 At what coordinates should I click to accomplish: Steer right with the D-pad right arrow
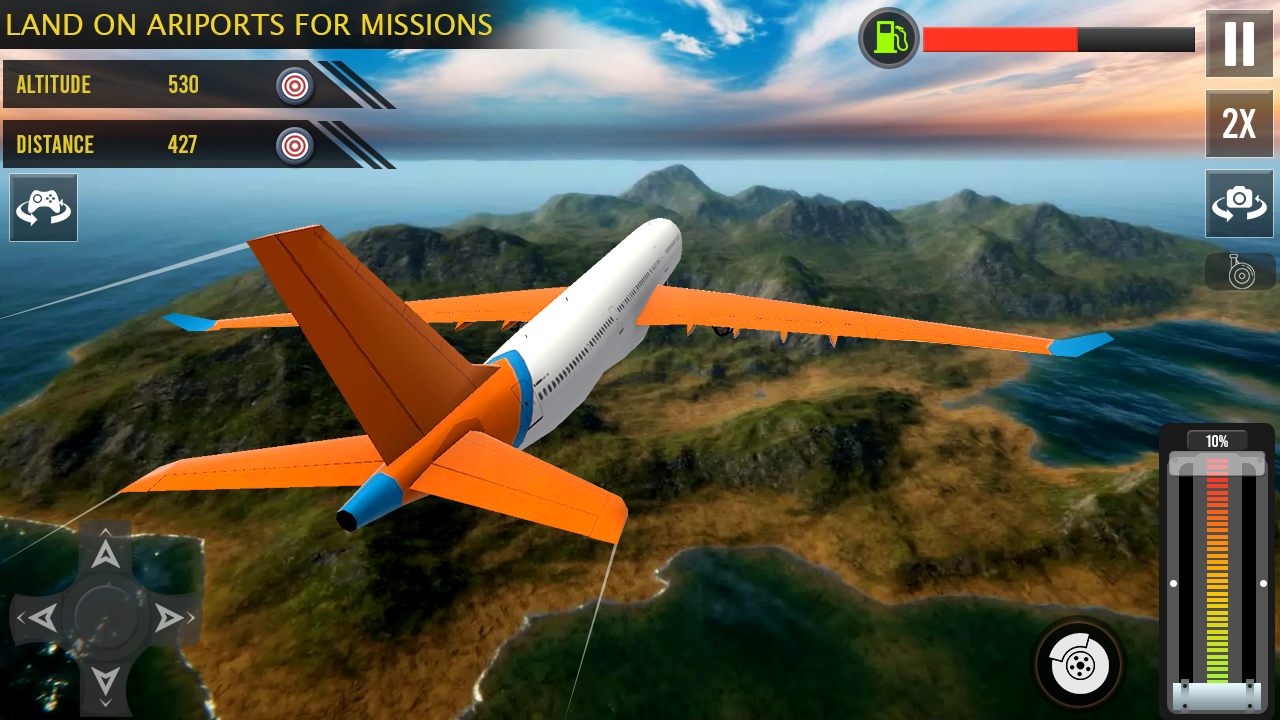click(x=168, y=618)
